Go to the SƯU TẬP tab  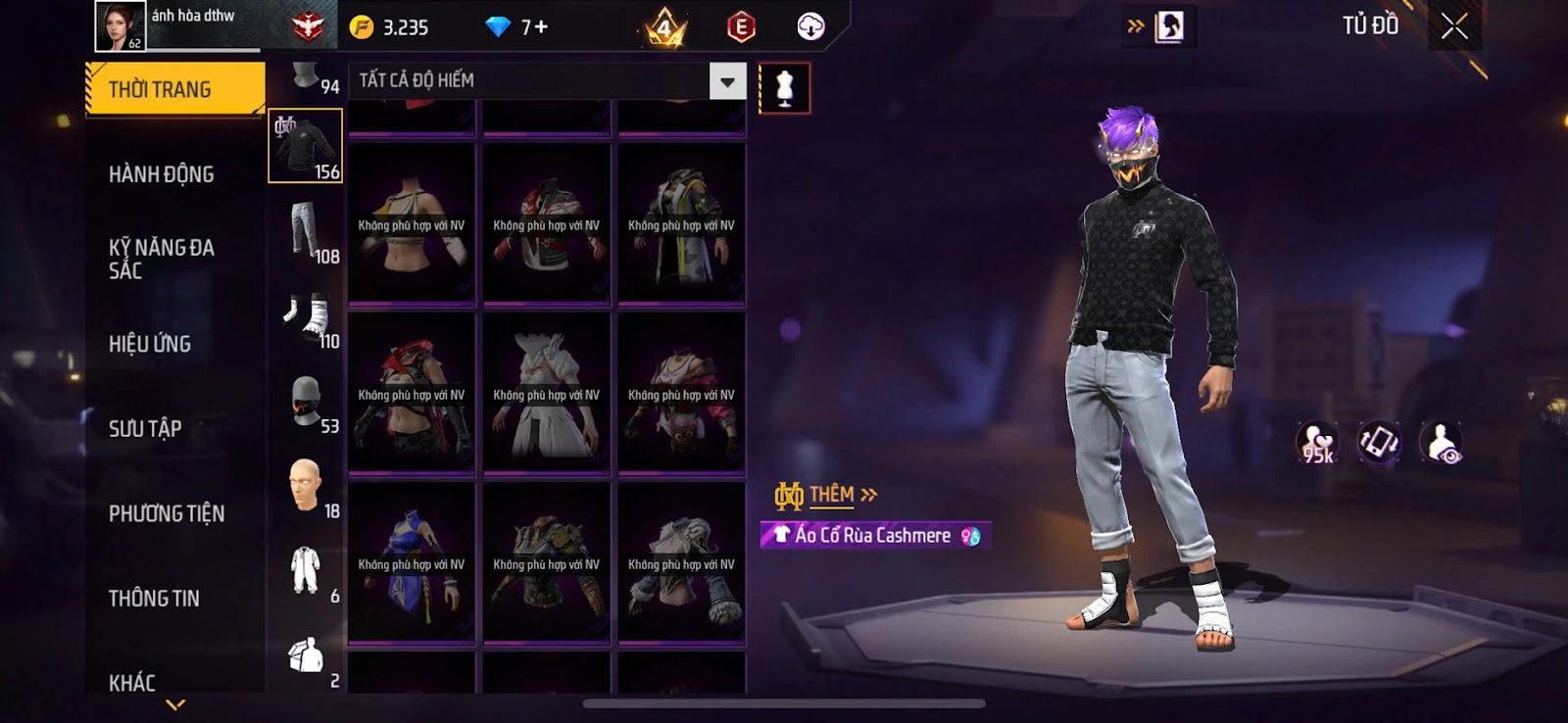tap(145, 428)
